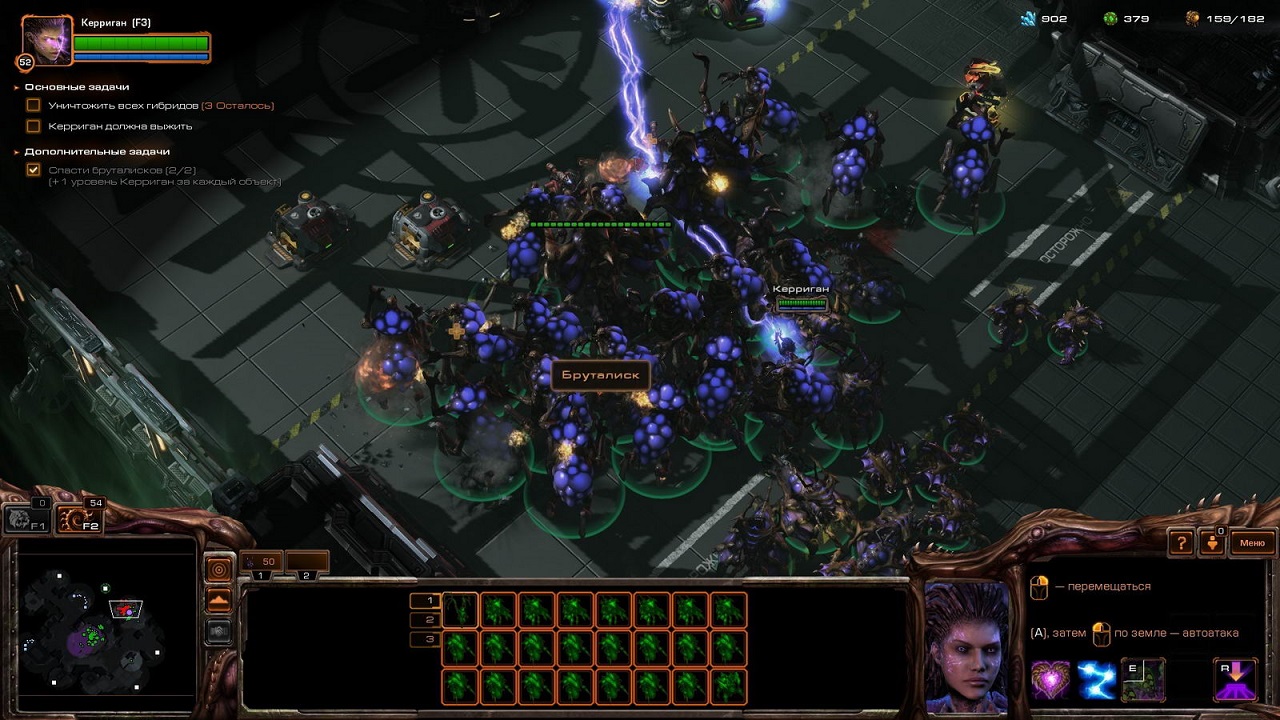Use the E creep ability icon
Viewport: 1280px width, 720px height.
pyautogui.click(x=1143, y=680)
